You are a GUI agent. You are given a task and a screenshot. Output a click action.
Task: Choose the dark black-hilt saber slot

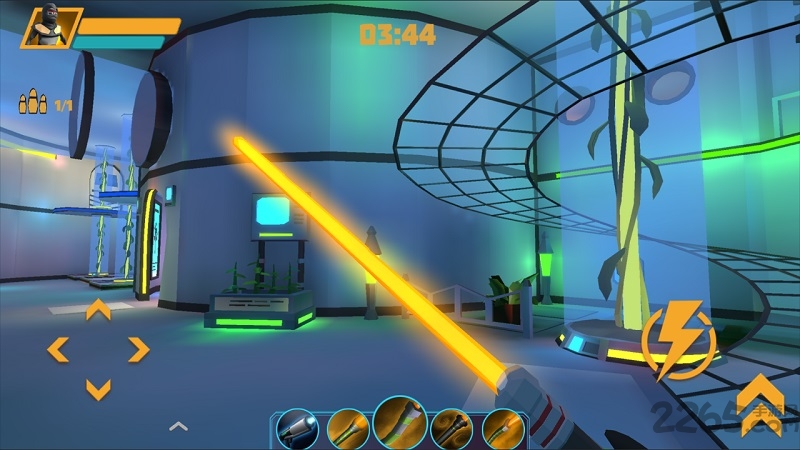[452, 428]
